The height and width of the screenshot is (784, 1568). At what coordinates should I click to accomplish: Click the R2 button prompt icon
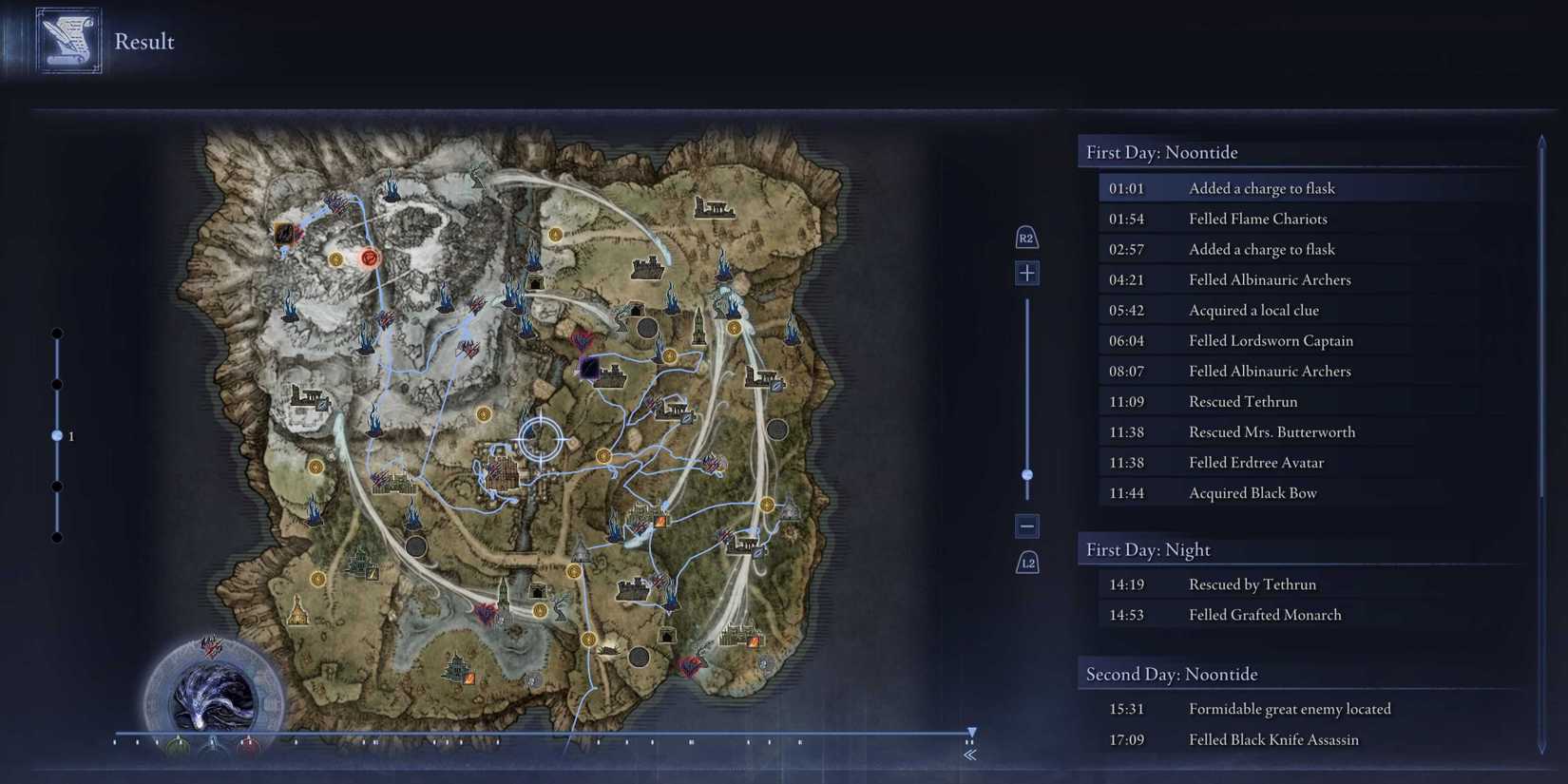click(x=1026, y=238)
